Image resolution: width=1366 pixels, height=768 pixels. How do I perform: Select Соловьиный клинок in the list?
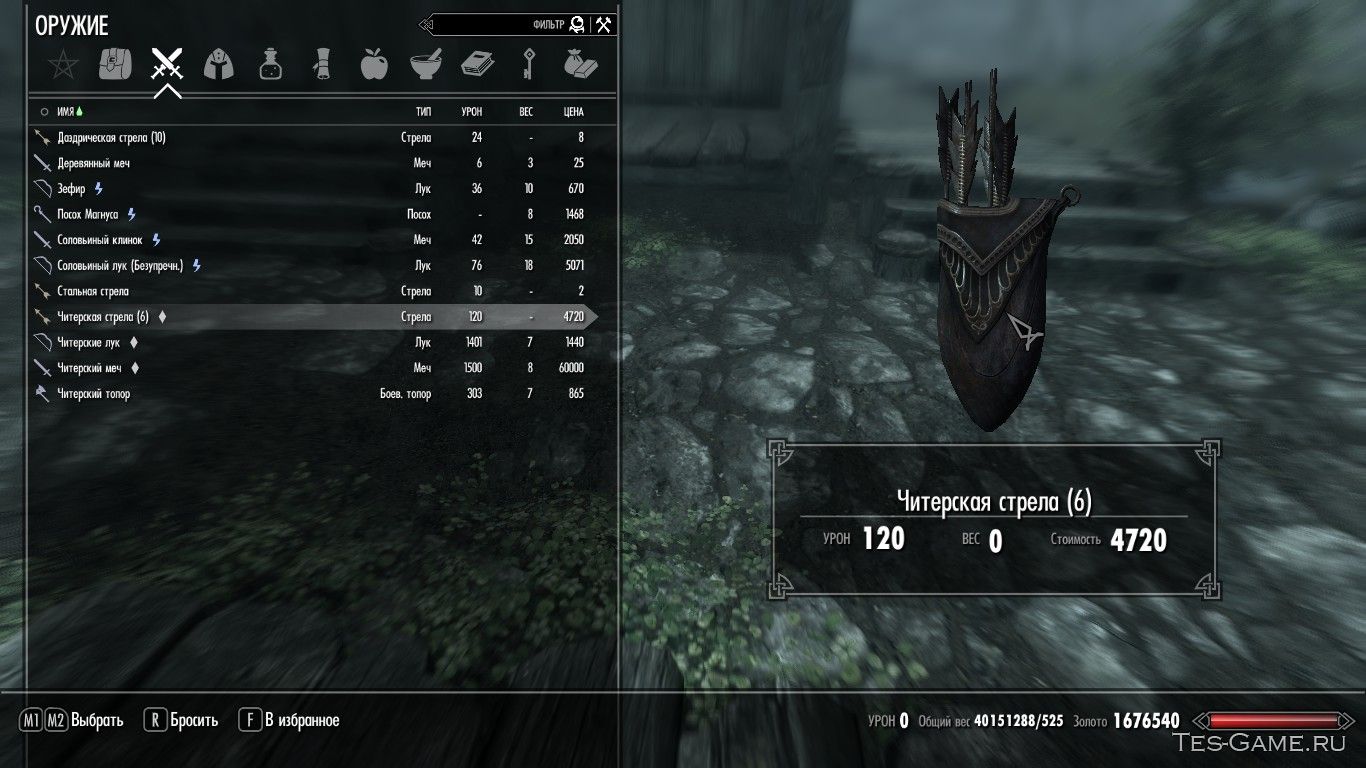coord(100,240)
